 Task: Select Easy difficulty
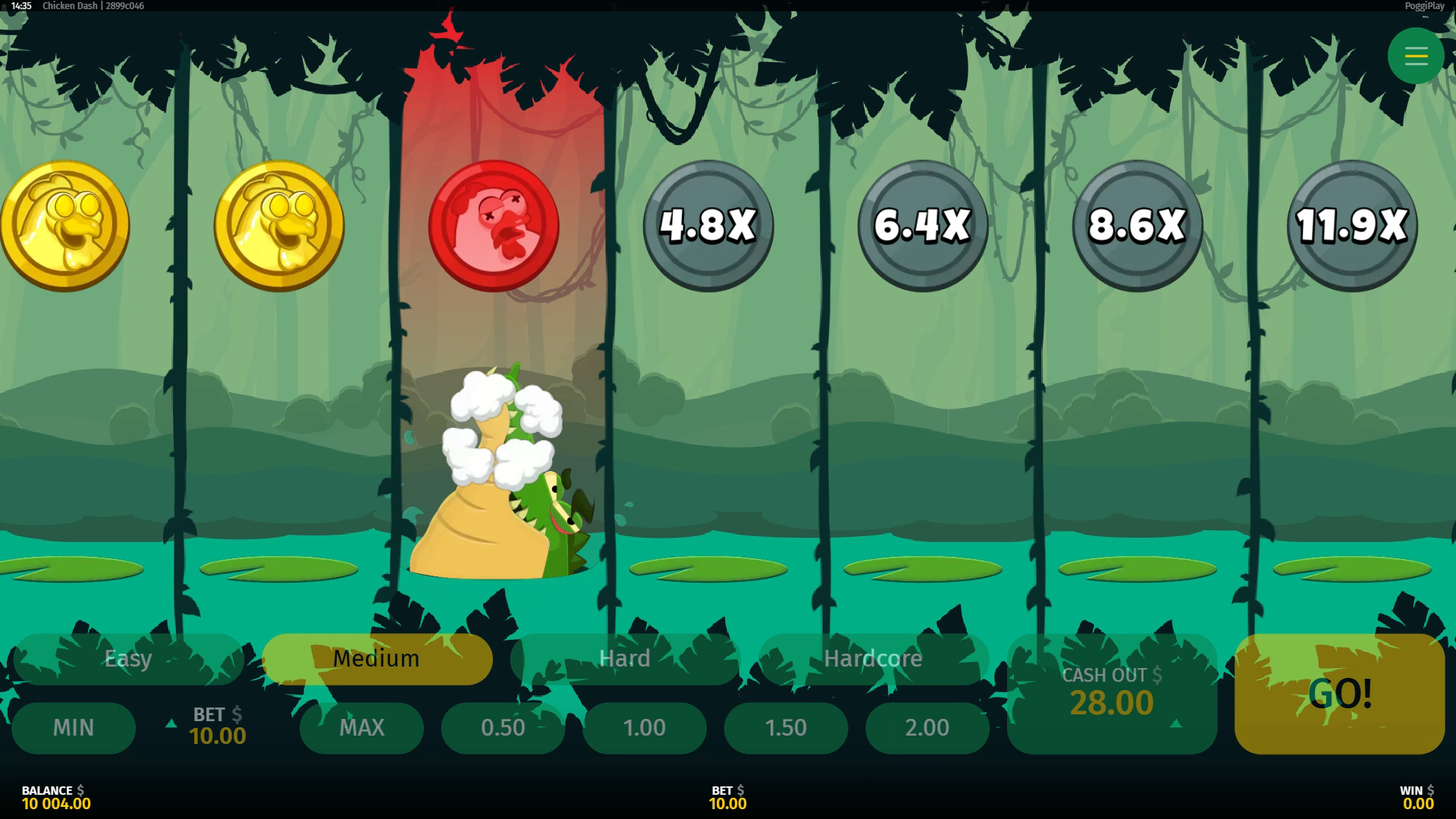point(128,658)
